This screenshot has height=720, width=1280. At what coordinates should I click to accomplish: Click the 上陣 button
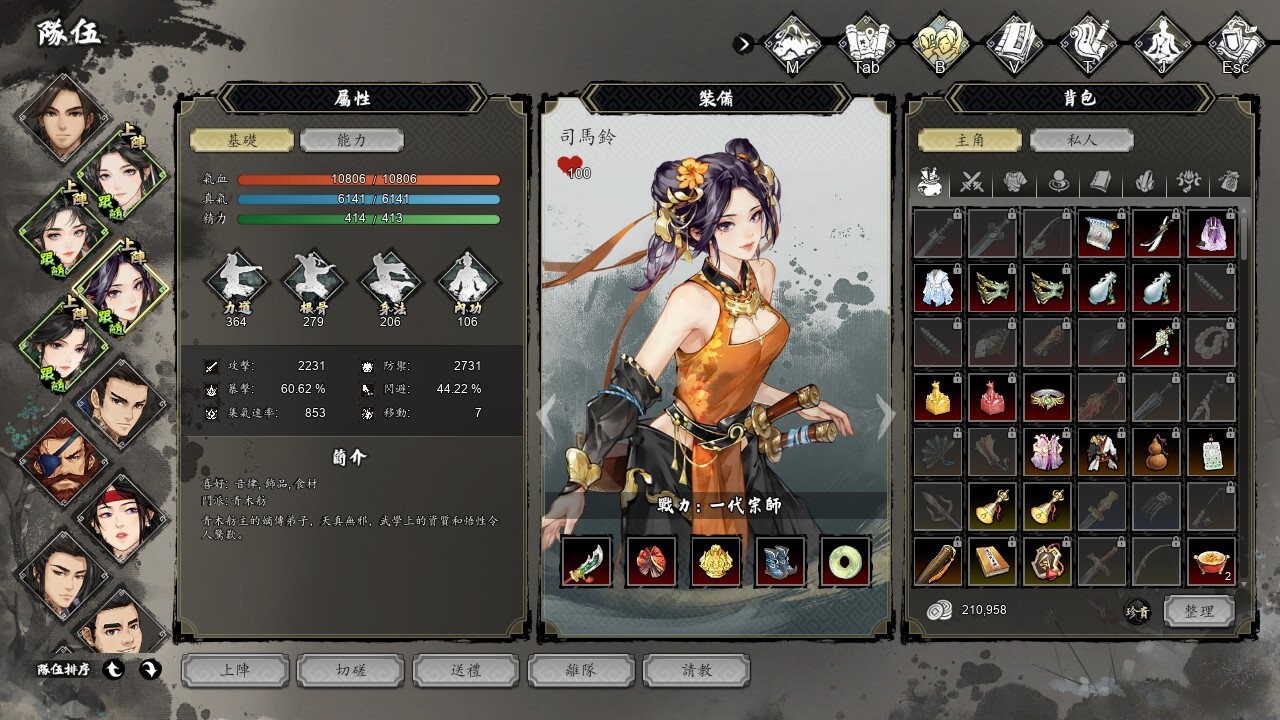click(236, 670)
